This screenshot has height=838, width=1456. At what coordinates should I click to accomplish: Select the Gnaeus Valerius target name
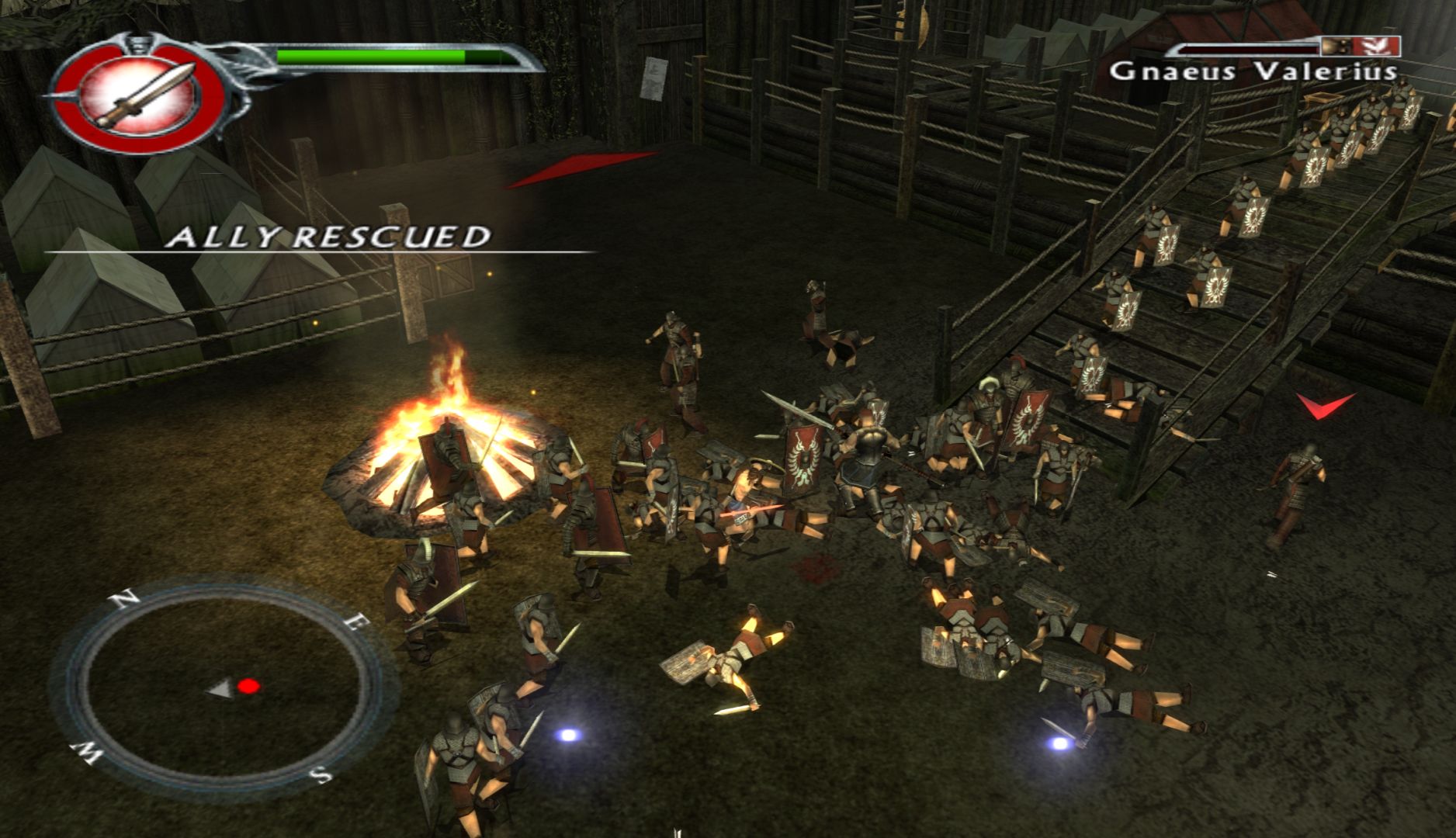point(1253,72)
